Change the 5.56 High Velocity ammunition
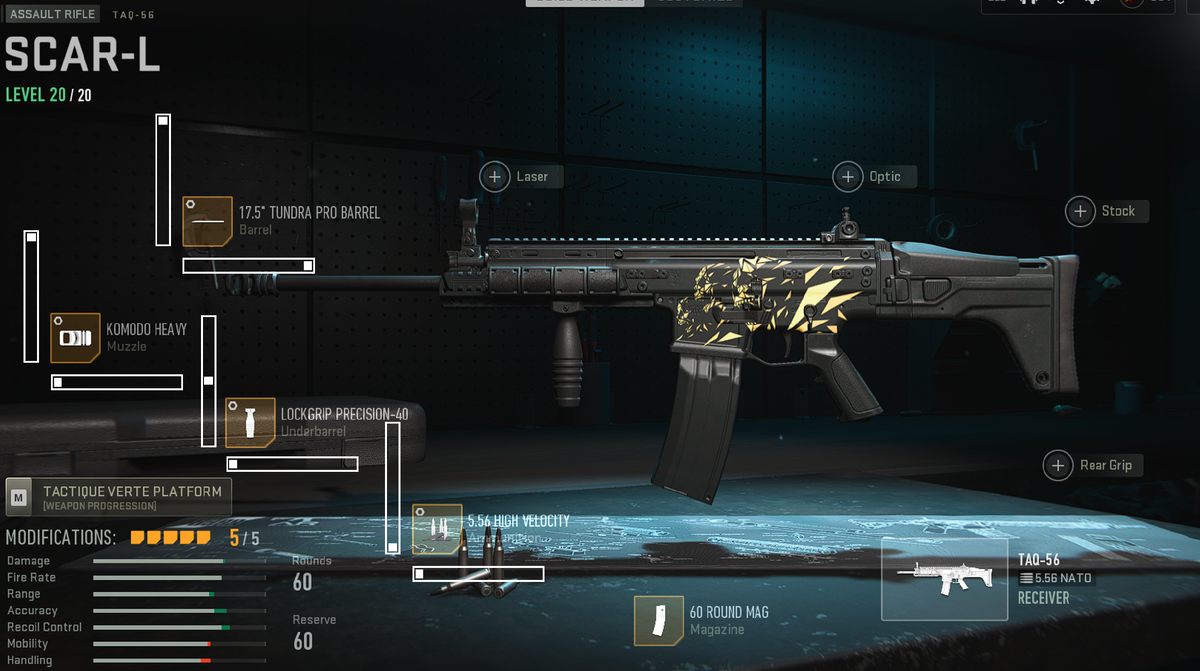Image resolution: width=1200 pixels, height=671 pixels. coord(437,529)
